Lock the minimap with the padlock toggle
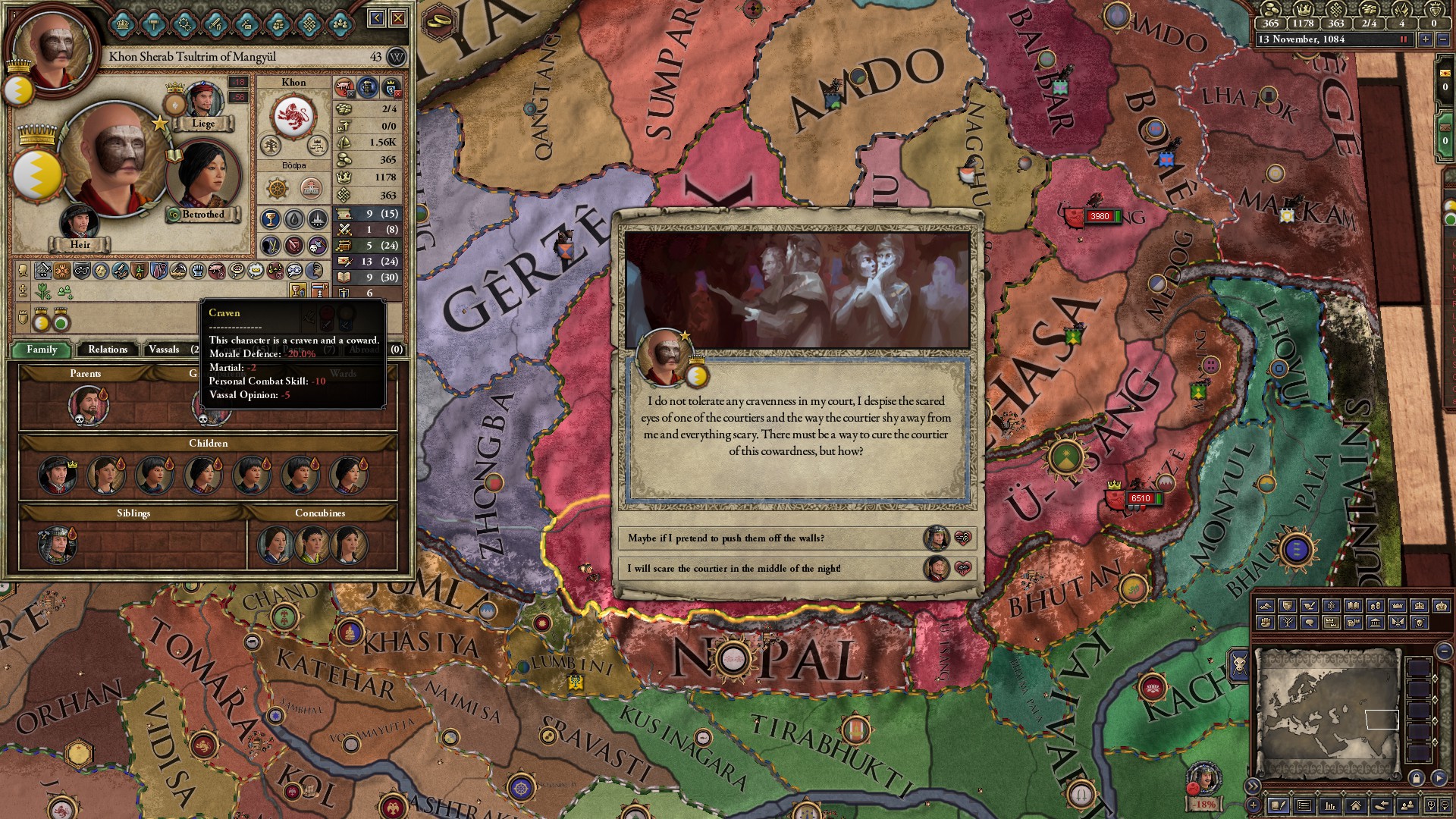 [1417, 778]
